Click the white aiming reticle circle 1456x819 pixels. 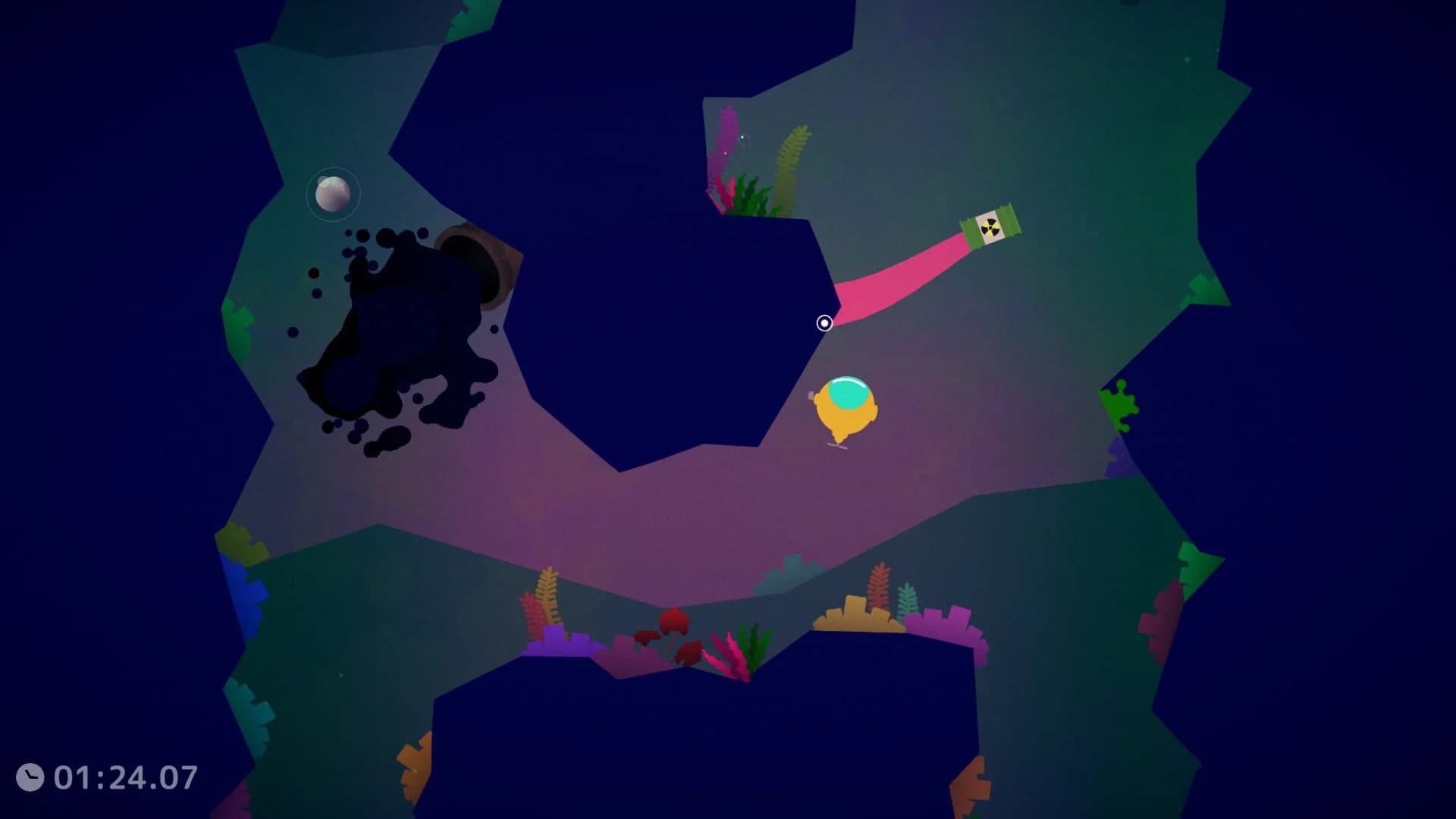pyautogui.click(x=824, y=322)
